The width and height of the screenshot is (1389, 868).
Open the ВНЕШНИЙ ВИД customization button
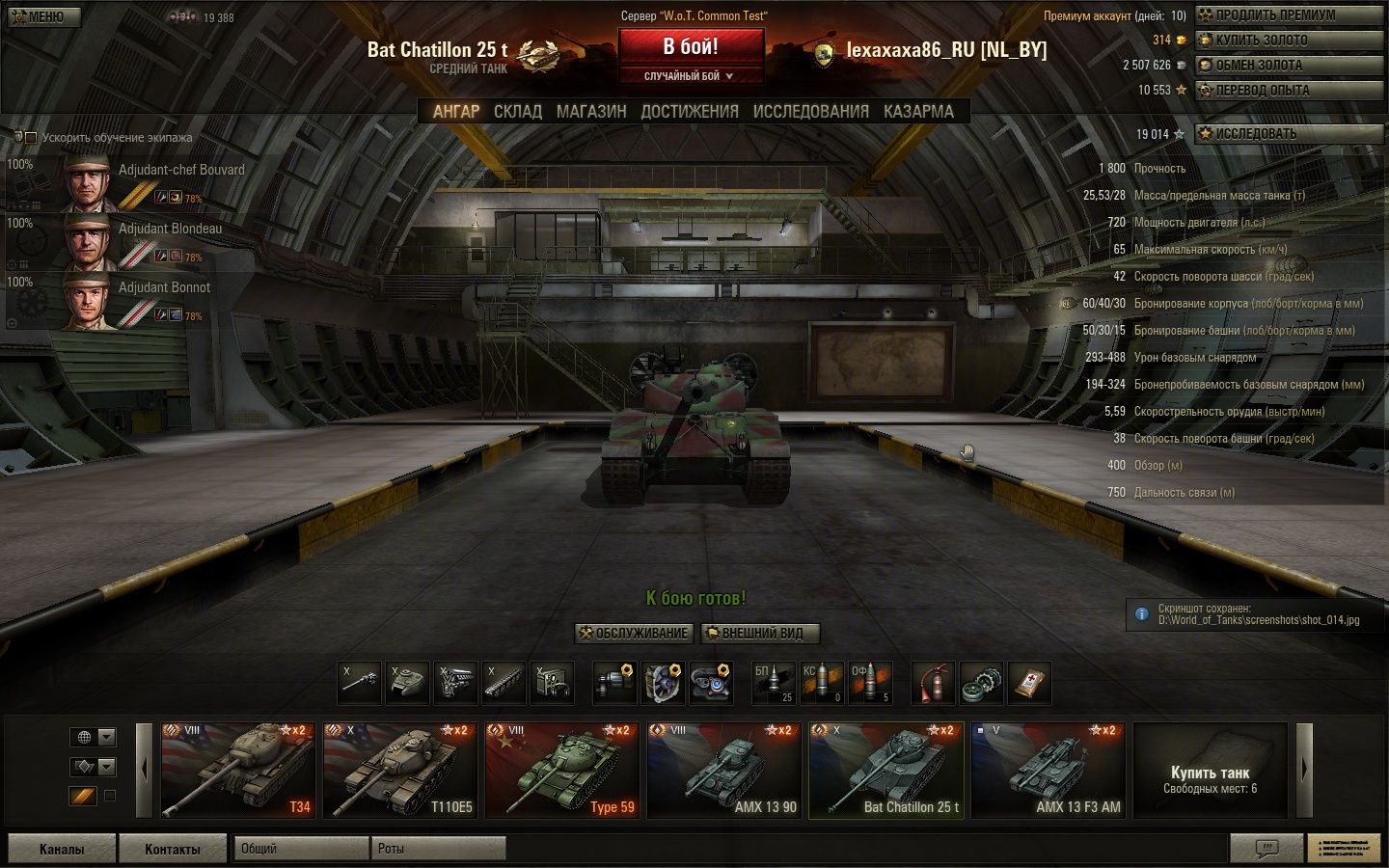click(761, 634)
